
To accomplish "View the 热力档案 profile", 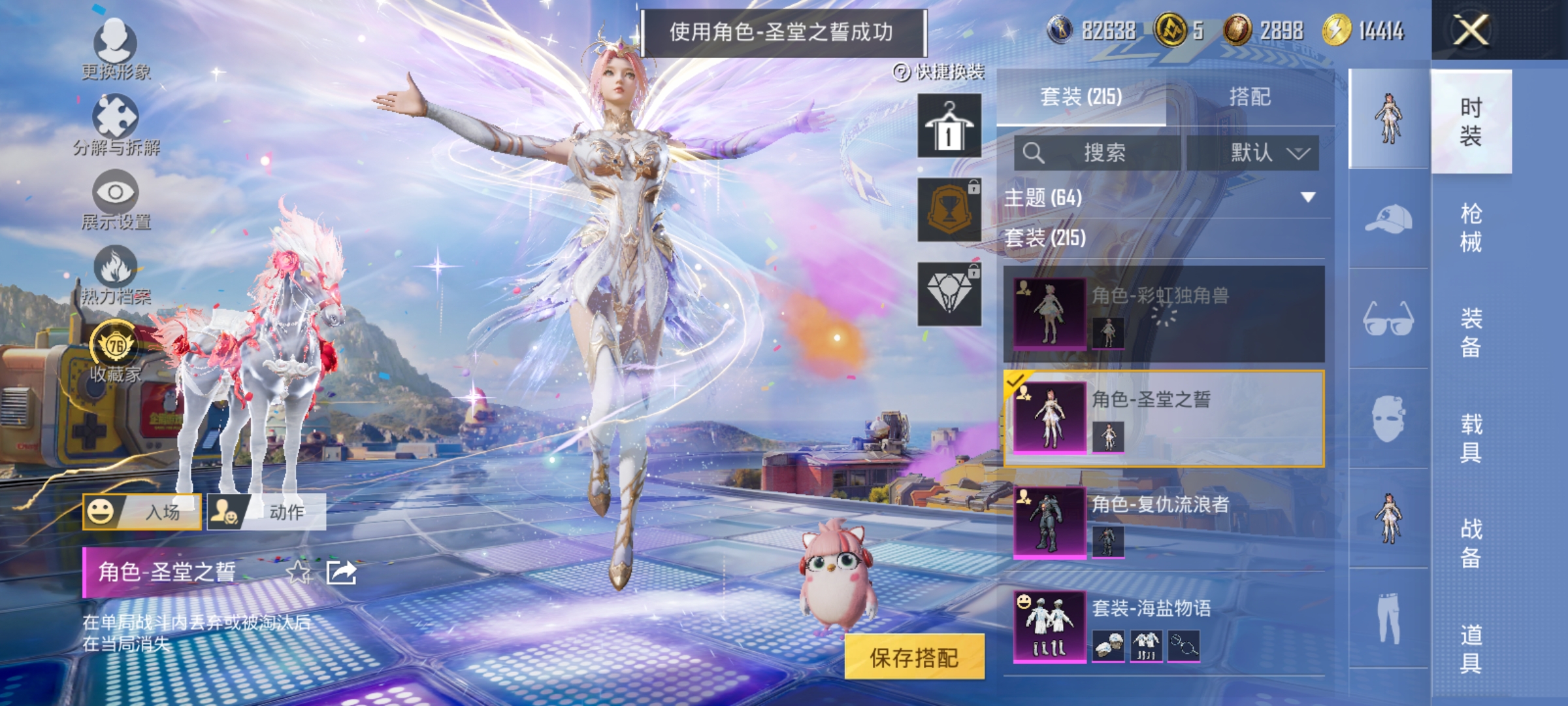I will pos(116,268).
